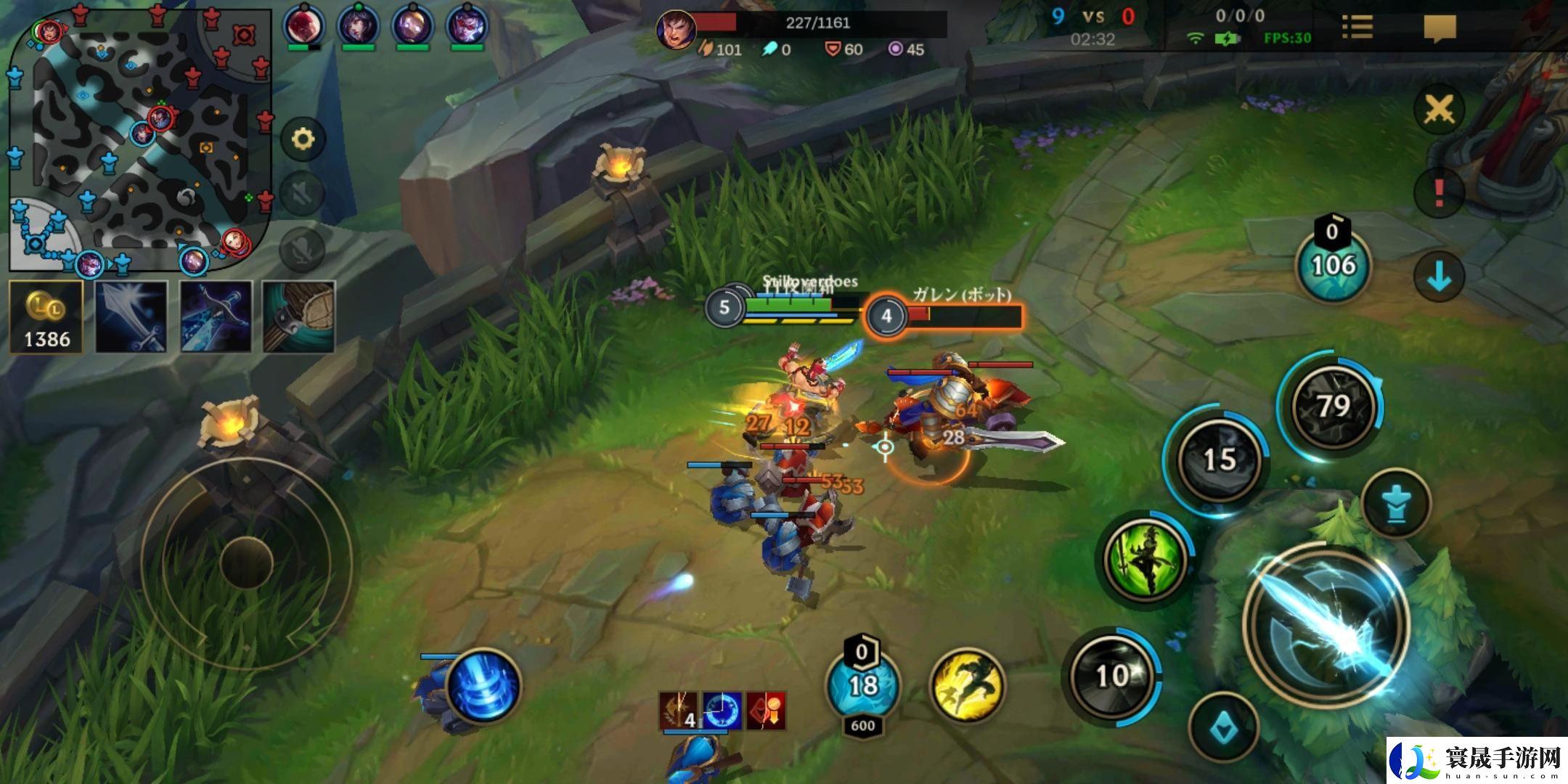Buy the recommended long sword item
The width and height of the screenshot is (1568, 784).
click(x=131, y=317)
